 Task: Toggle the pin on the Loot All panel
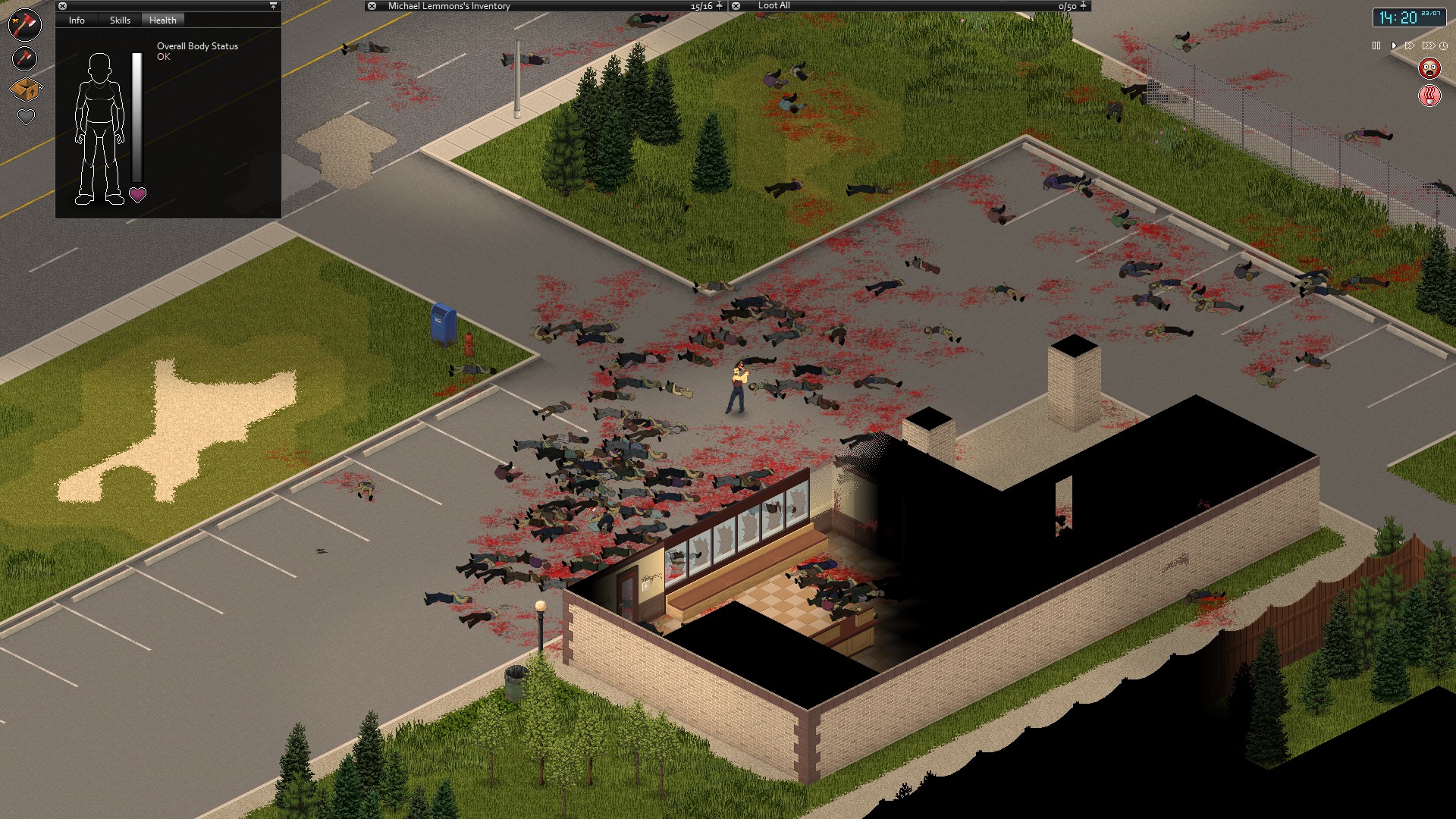(x=1084, y=6)
